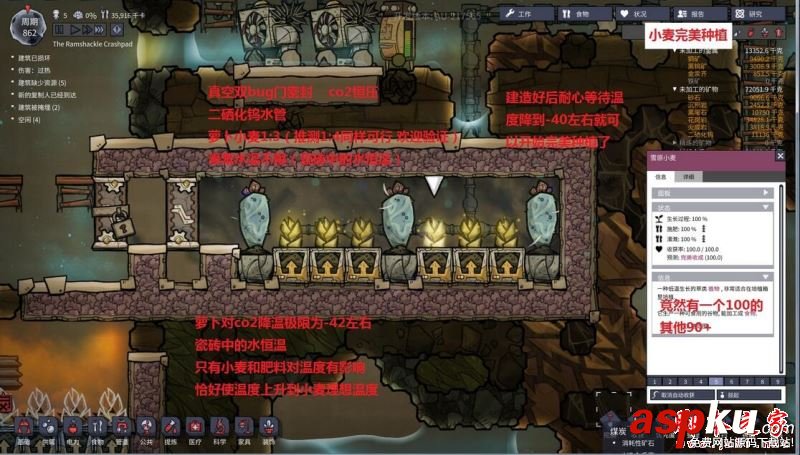Open the 电力 power build category

72,428
